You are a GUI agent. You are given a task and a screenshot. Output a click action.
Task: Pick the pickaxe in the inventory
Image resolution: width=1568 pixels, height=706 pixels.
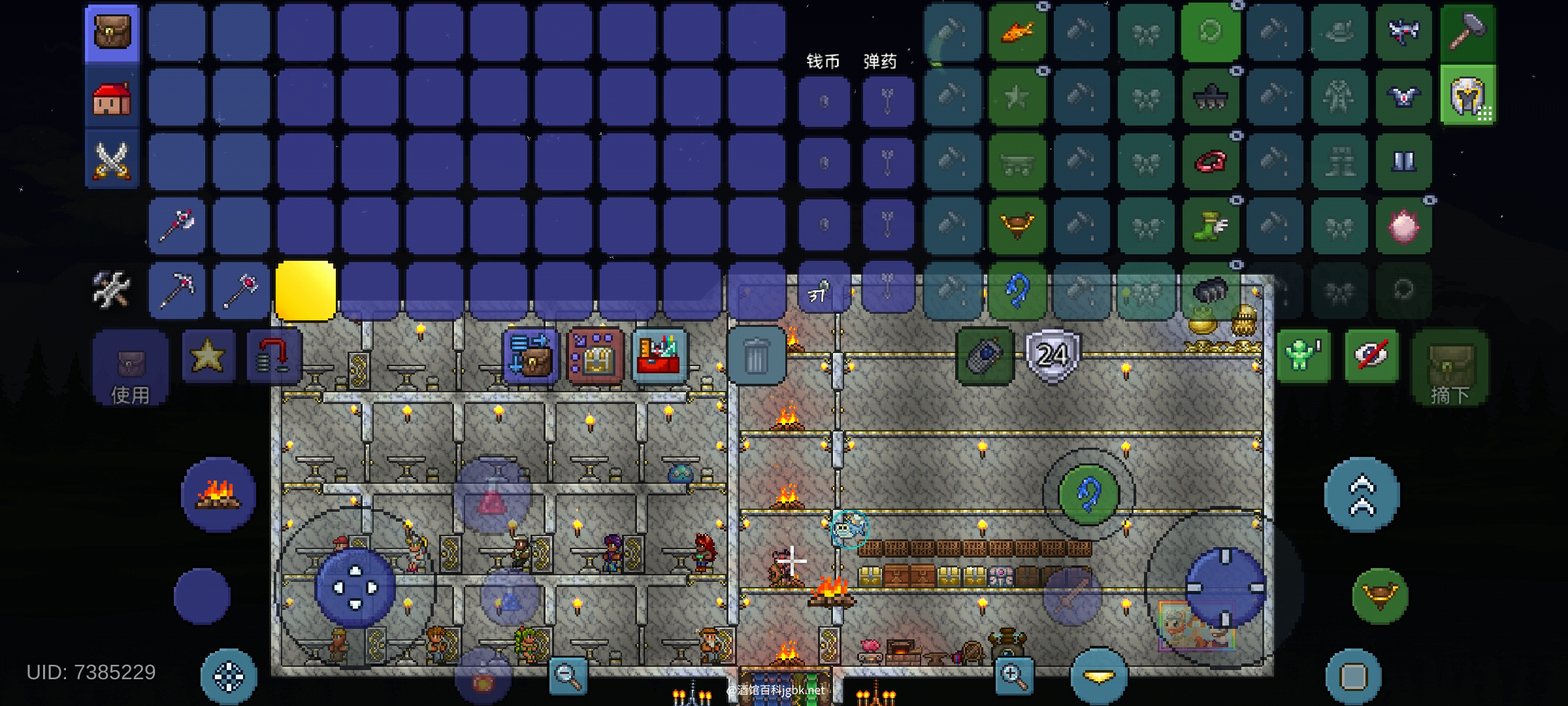click(176, 289)
